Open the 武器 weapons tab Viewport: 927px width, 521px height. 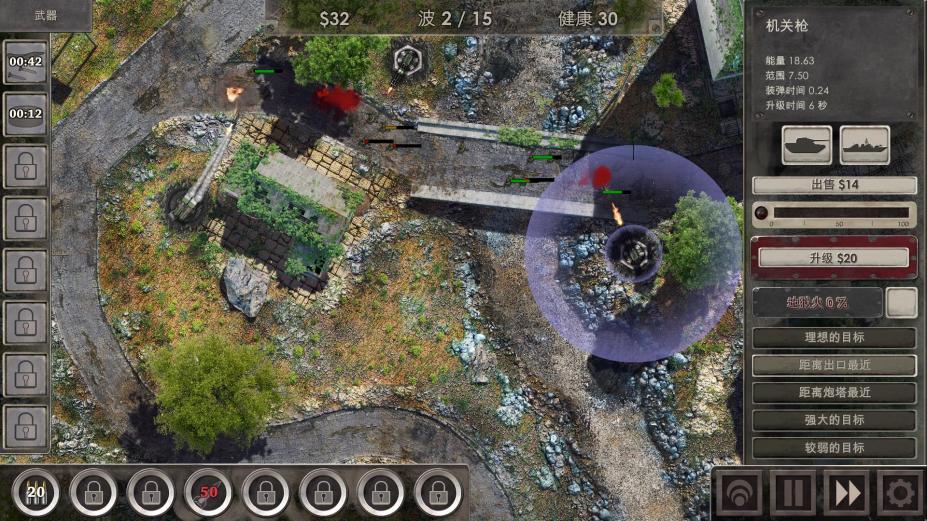[45, 14]
